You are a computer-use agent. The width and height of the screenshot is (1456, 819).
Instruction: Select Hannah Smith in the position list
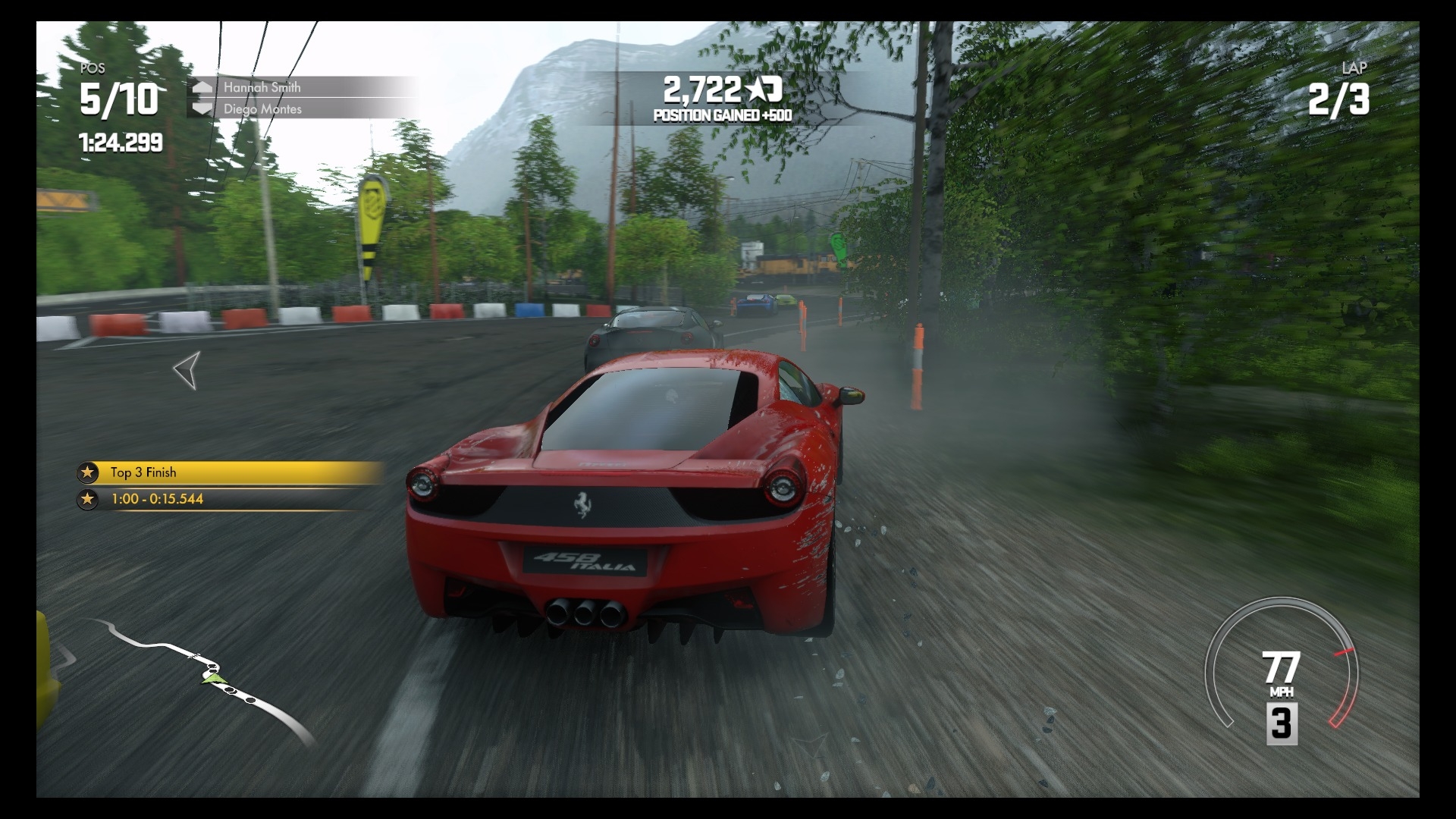coord(262,87)
